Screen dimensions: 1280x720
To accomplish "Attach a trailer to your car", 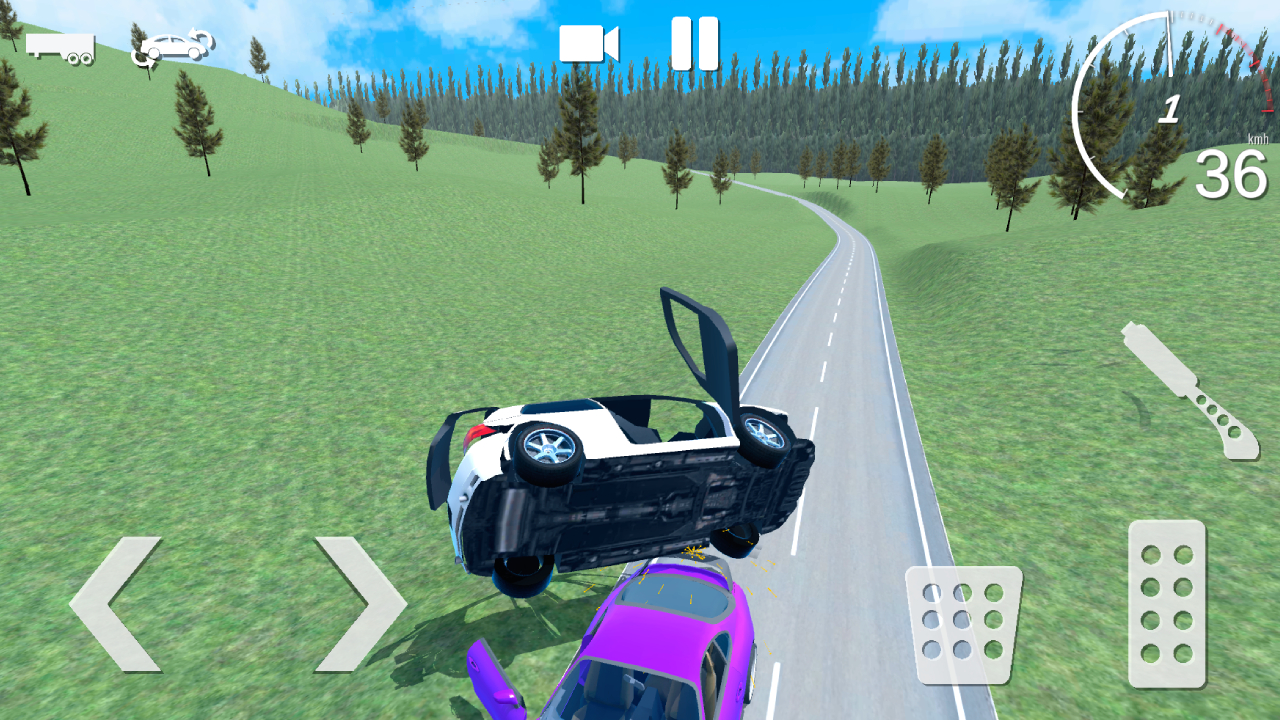I will [x=60, y=45].
